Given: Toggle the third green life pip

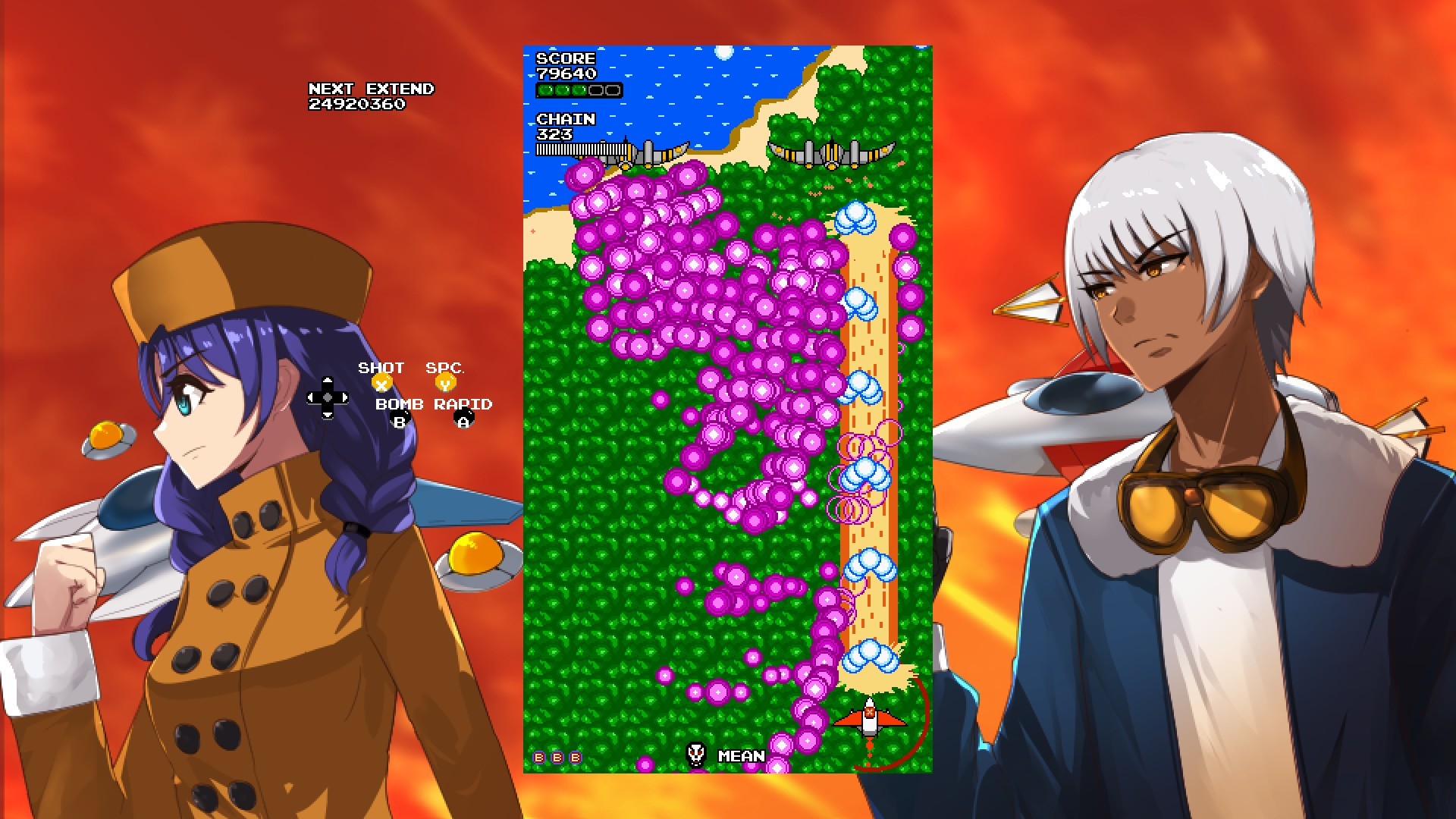Looking at the screenshot, I should [x=579, y=90].
